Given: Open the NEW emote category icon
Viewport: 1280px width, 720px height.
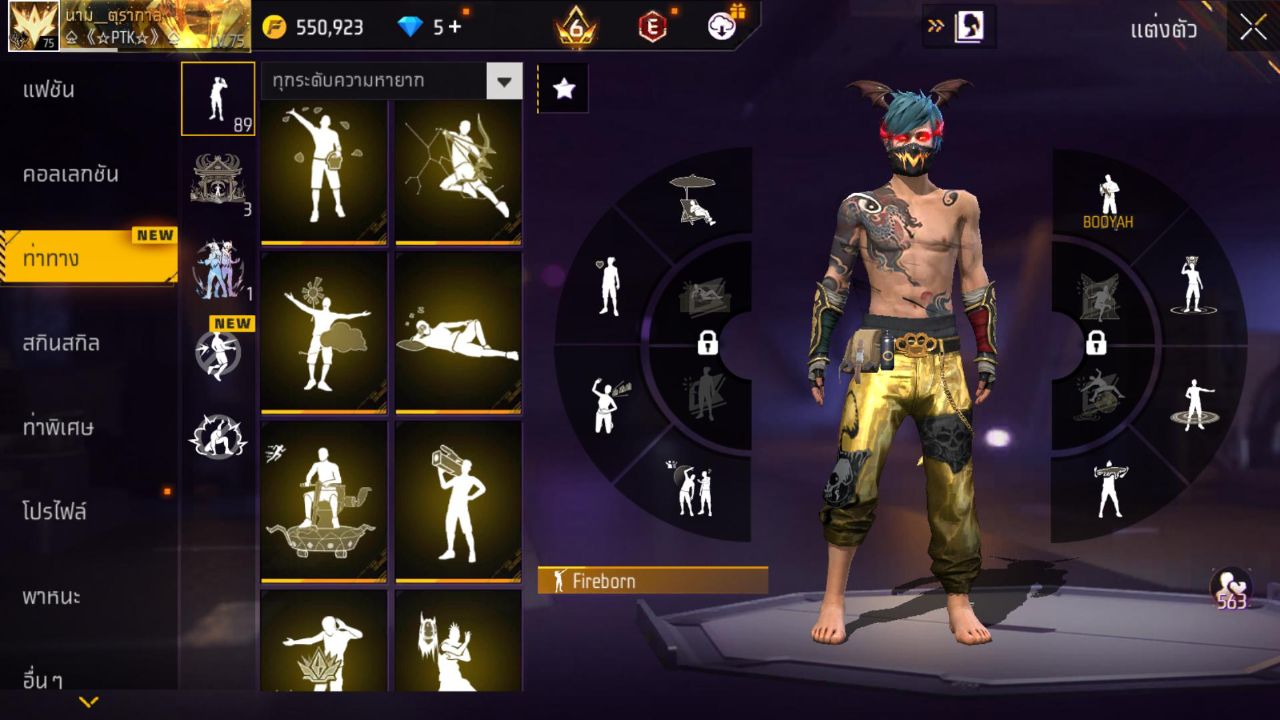Looking at the screenshot, I should pyautogui.click(x=218, y=355).
